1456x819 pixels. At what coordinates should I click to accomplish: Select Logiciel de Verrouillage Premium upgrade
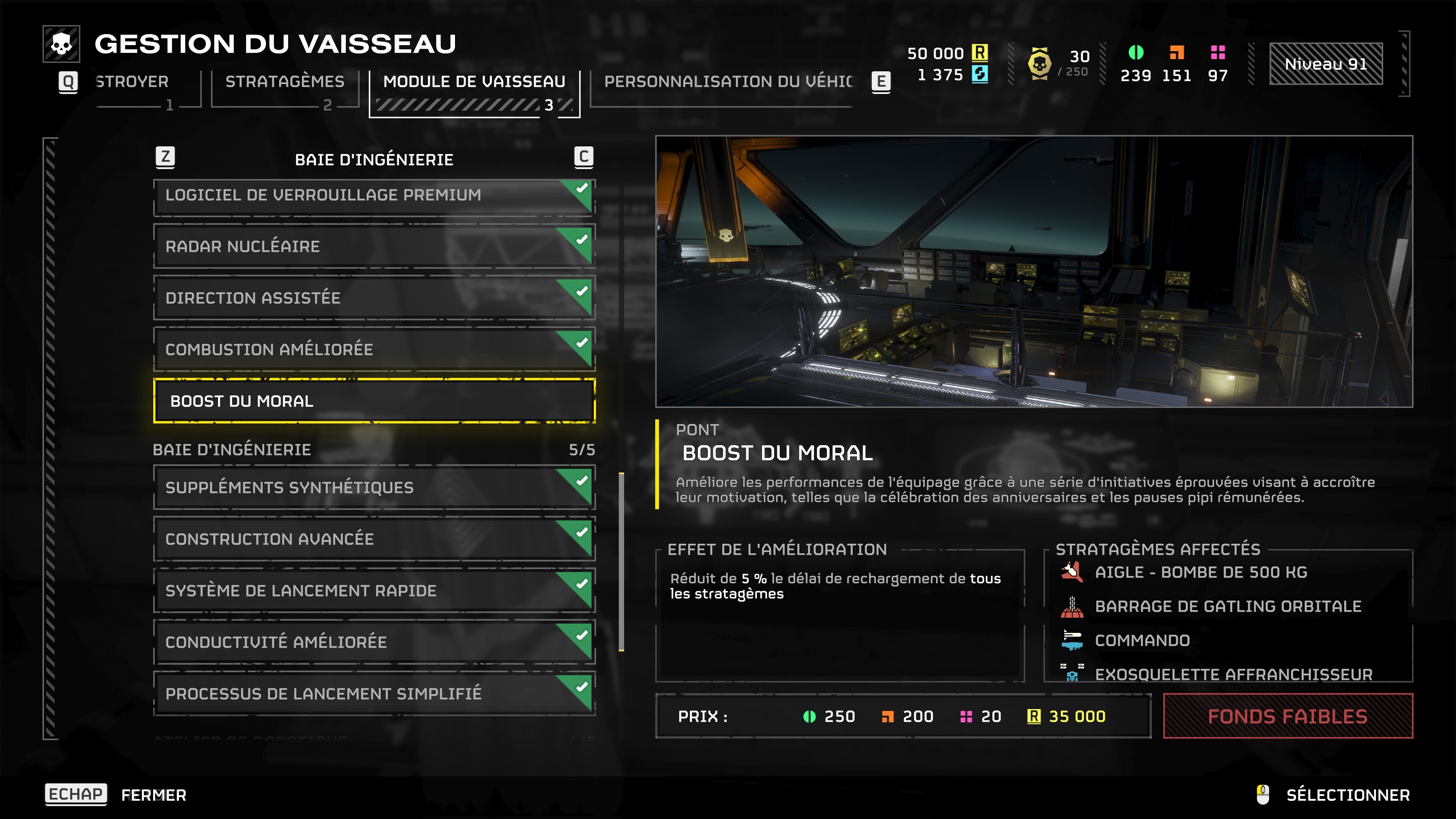[373, 196]
